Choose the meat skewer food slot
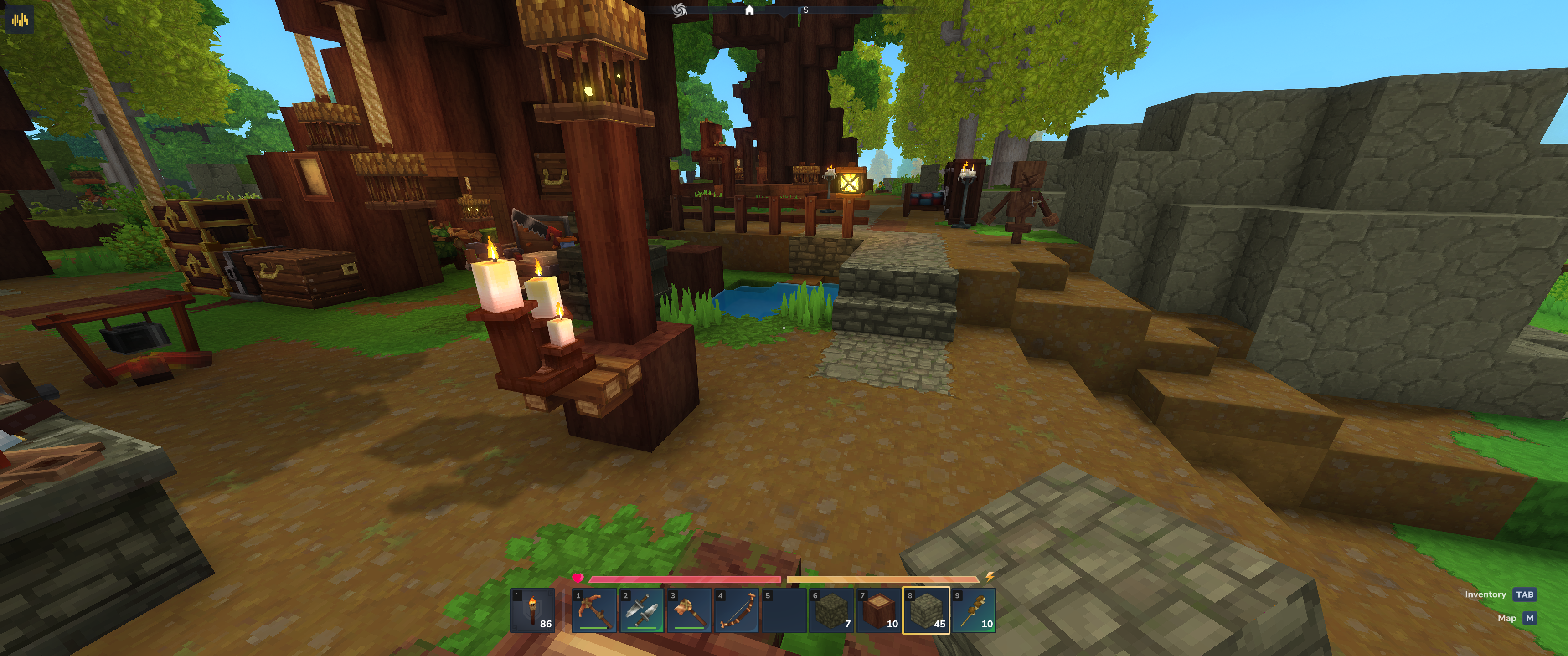Image resolution: width=1568 pixels, height=656 pixels. point(973,610)
